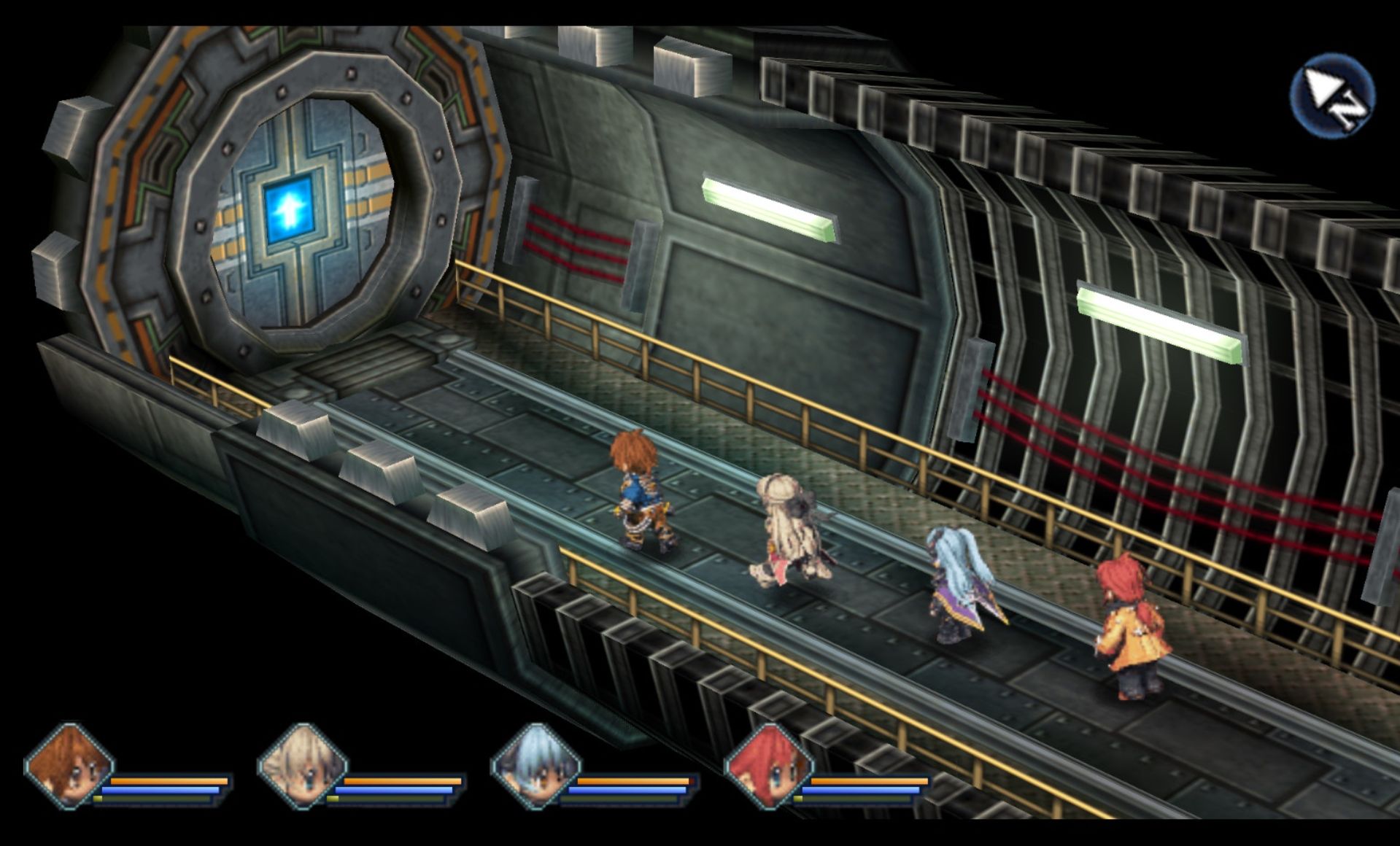This screenshot has height=846, width=1400.
Task: Select the brown-haired party member portrait
Action: click(x=69, y=767)
